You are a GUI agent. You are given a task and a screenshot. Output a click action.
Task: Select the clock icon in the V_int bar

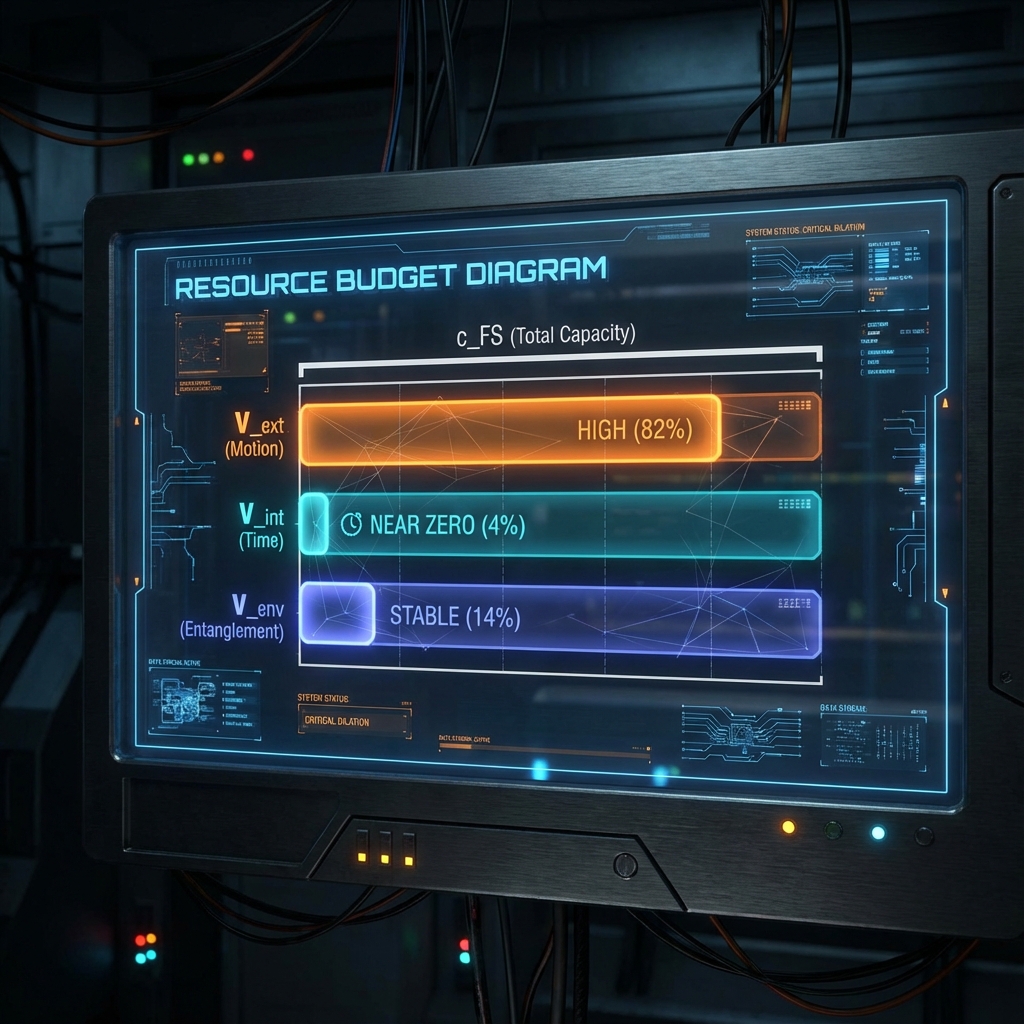[x=351, y=524]
